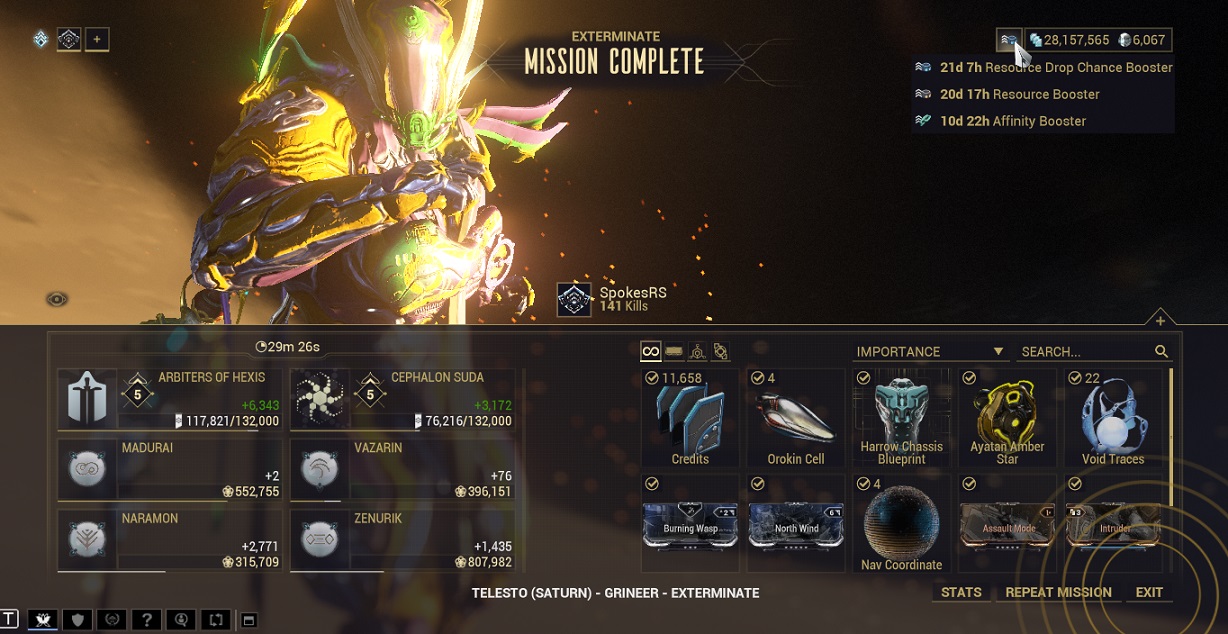The height and width of the screenshot is (634, 1228).
Task: Select the Void Traces reward tile
Action: [x=1112, y=418]
